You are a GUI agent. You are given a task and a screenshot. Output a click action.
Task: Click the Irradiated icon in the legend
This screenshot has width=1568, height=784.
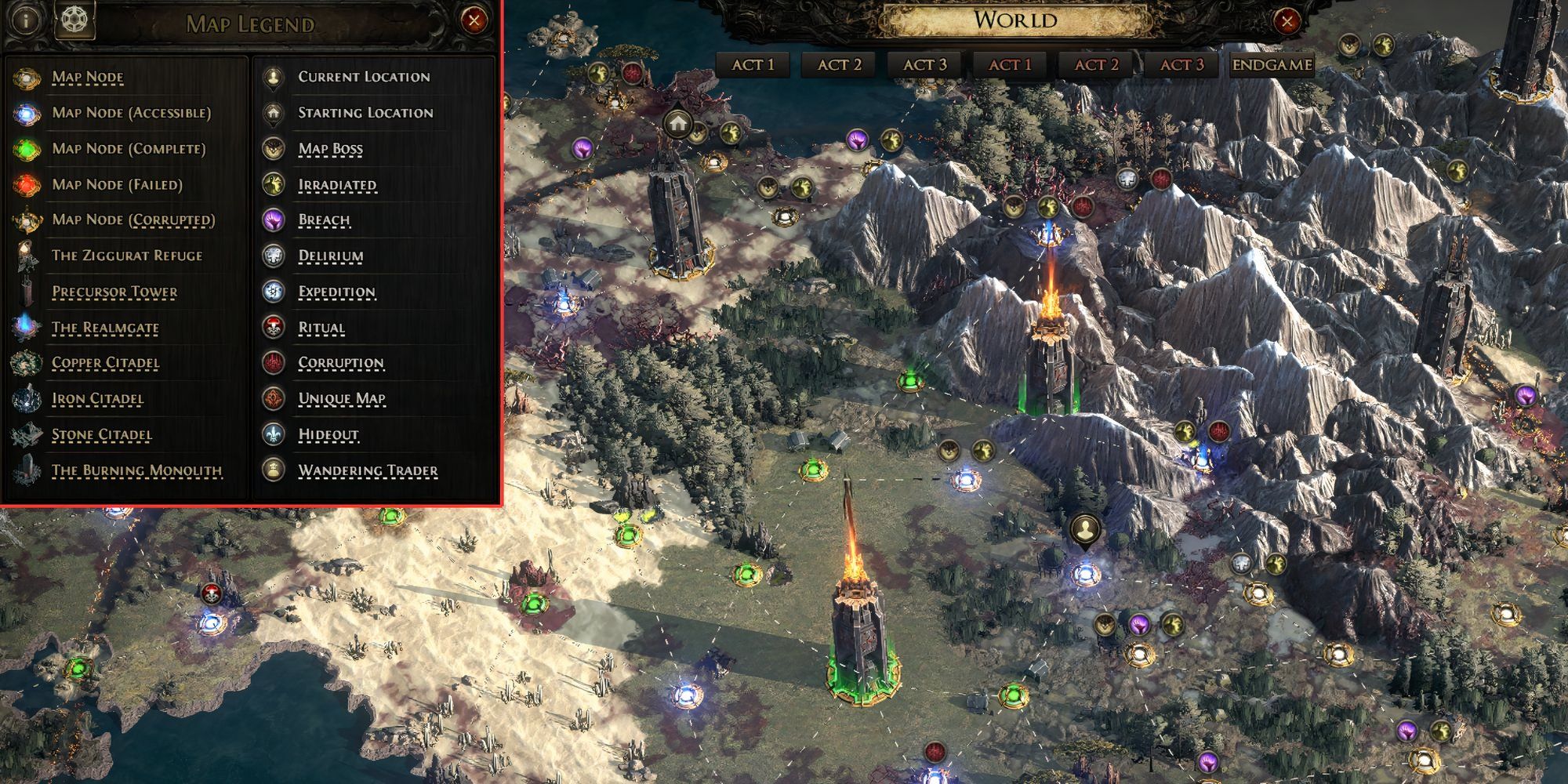[x=273, y=185]
